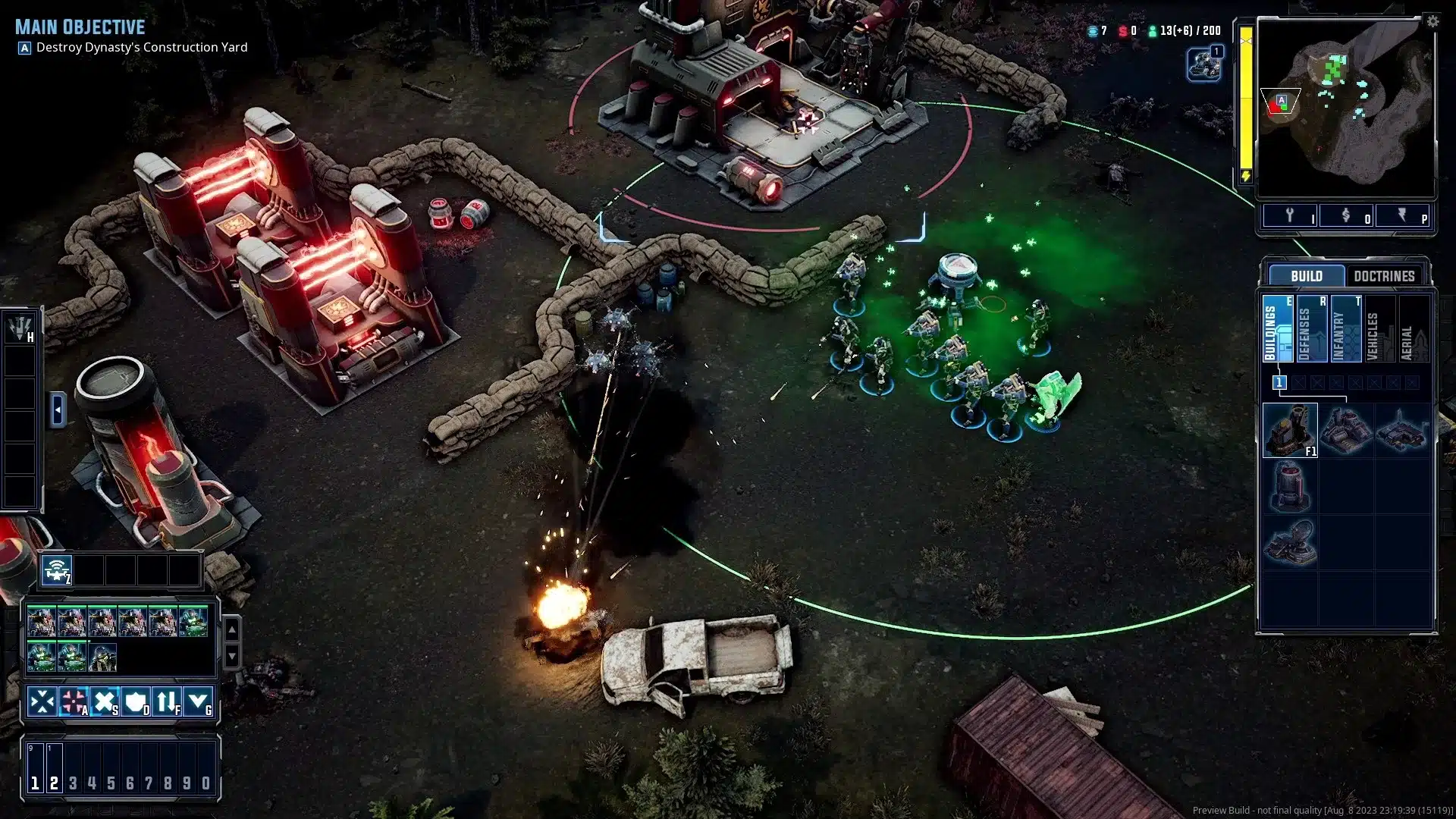This screenshot has width=1456, height=819.
Task: Use the drone ability marked Z
Action: tap(57, 570)
